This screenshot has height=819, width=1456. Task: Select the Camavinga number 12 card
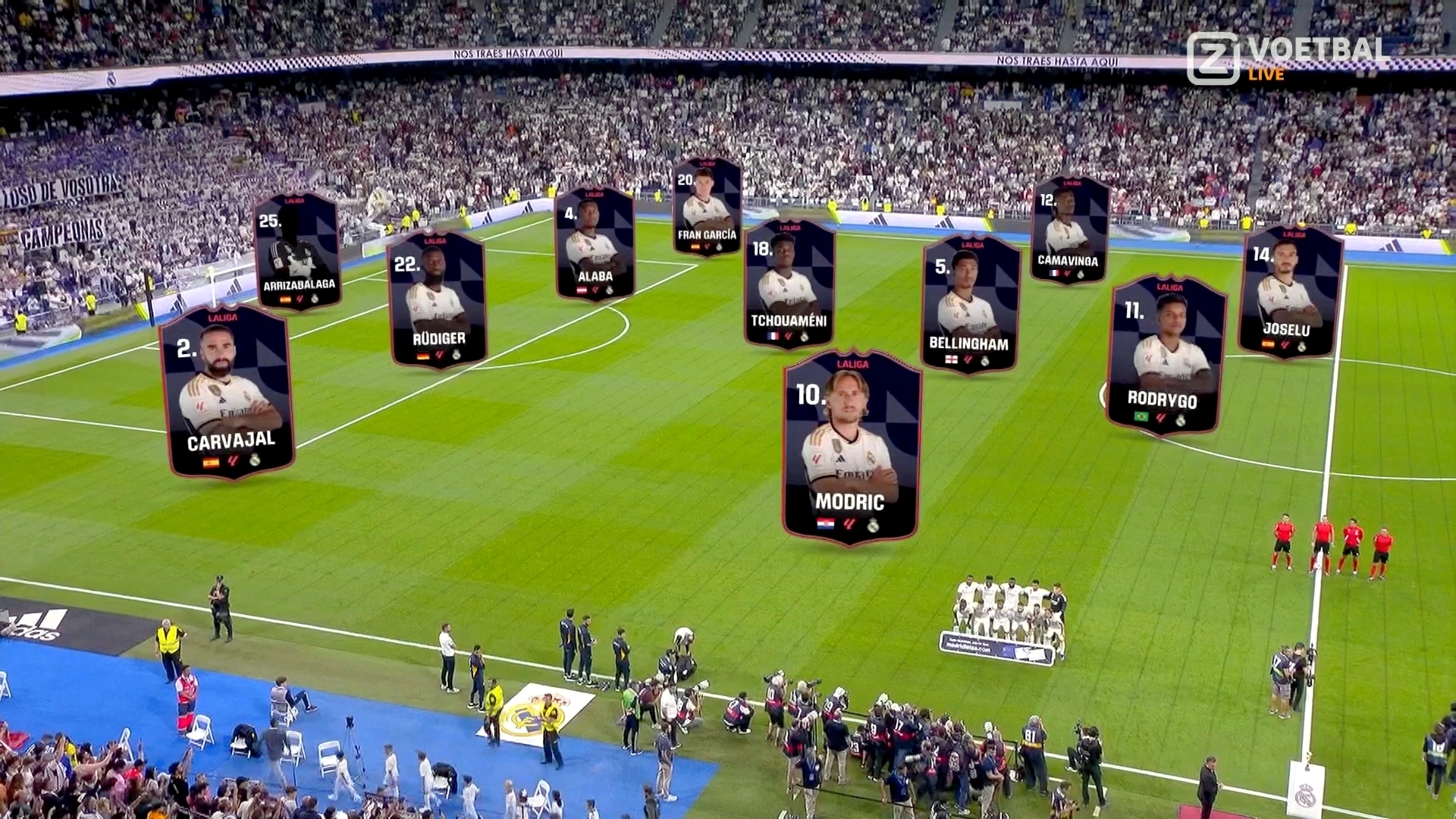tap(1069, 230)
